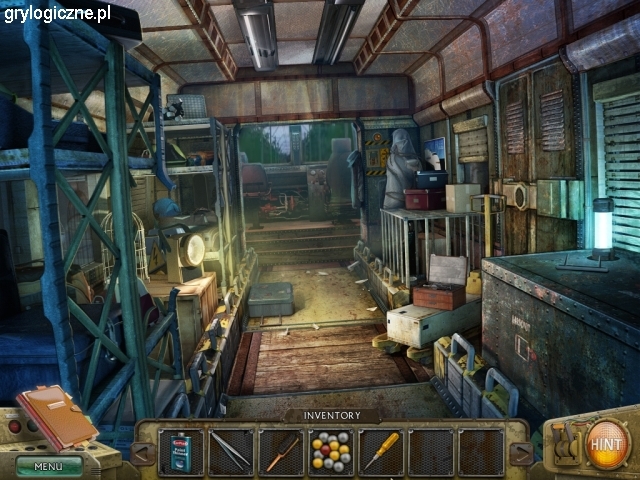Click the inventory left arrow

[143, 453]
